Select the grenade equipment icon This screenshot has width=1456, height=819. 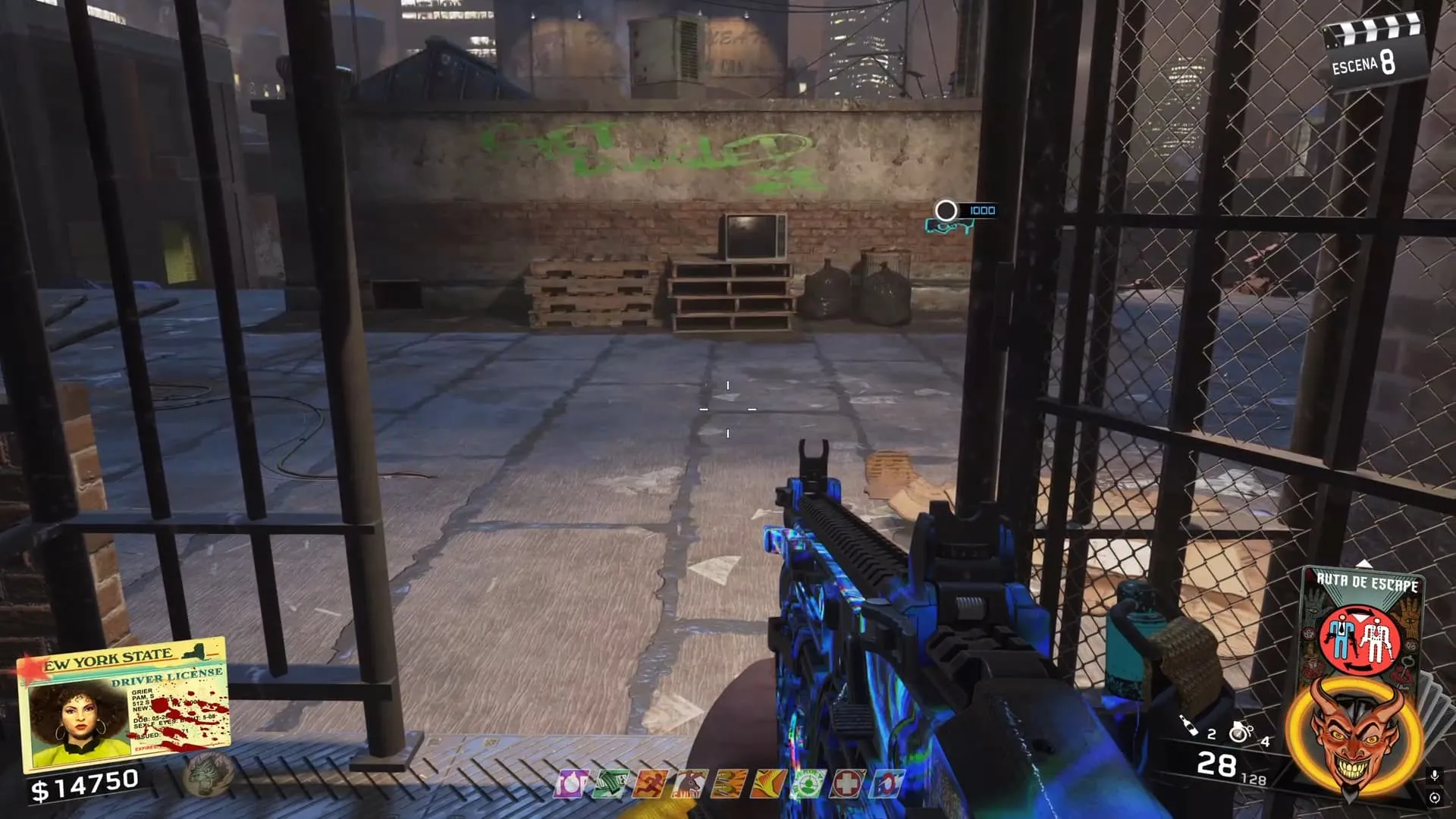click(x=1241, y=732)
